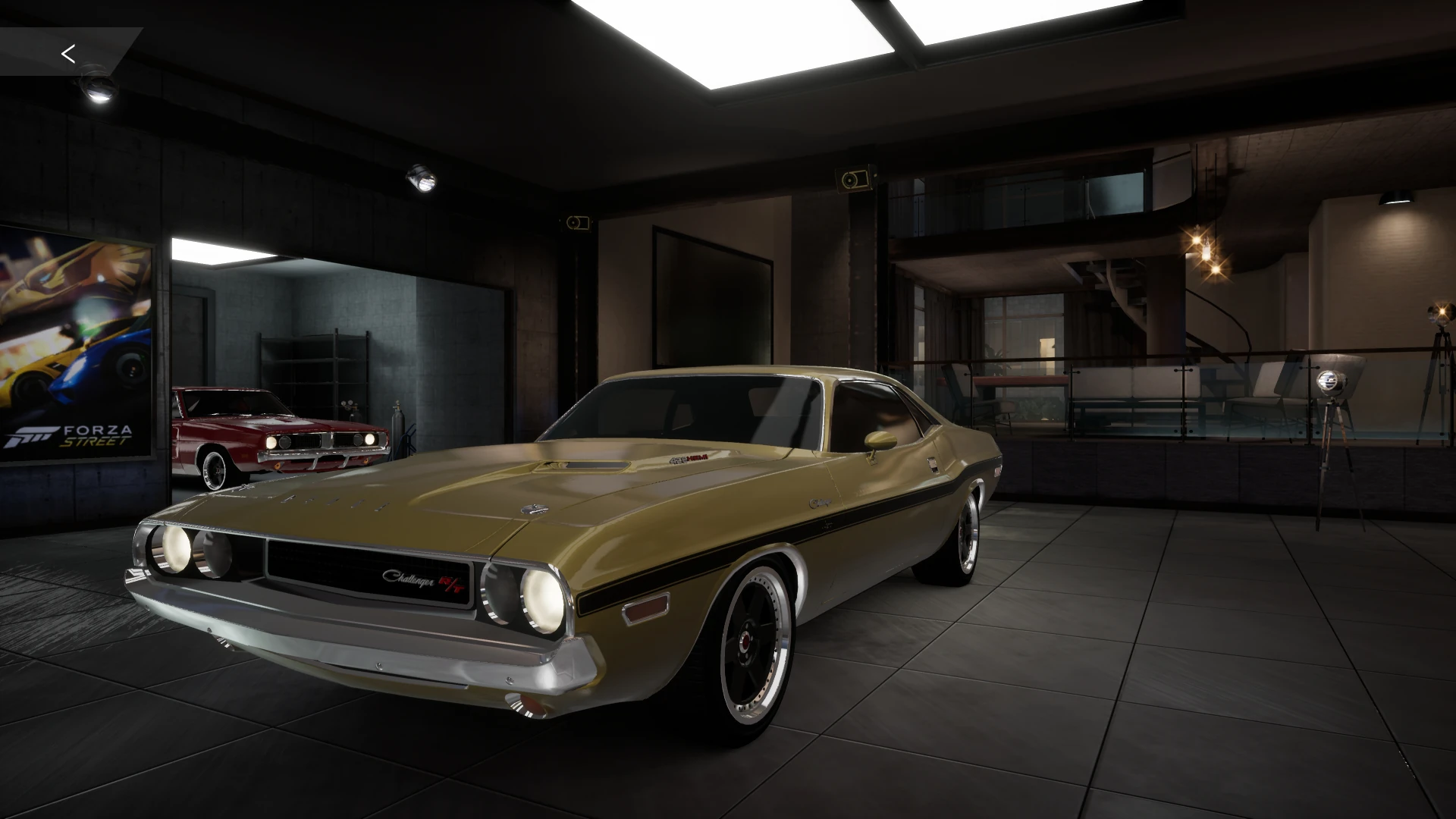
Task: Click the 426 HEMI badge on the hood
Action: pyautogui.click(x=689, y=458)
